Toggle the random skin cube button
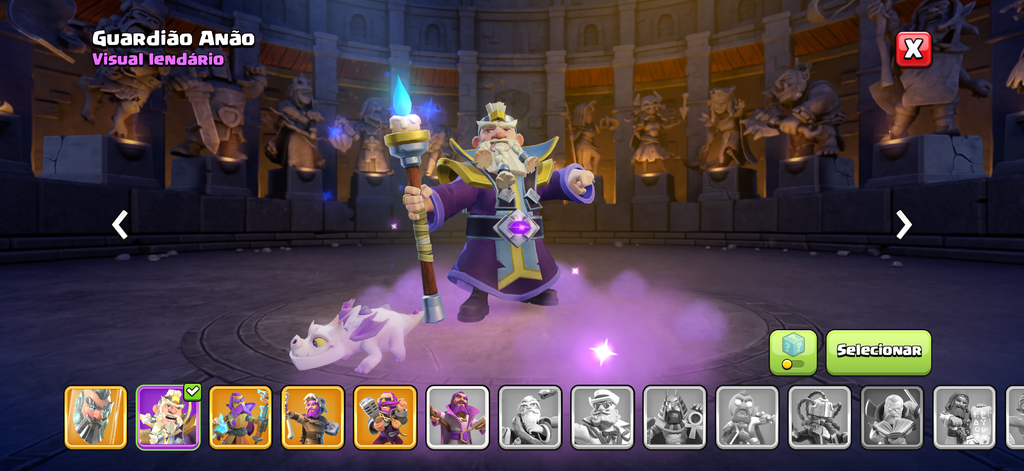 [793, 352]
